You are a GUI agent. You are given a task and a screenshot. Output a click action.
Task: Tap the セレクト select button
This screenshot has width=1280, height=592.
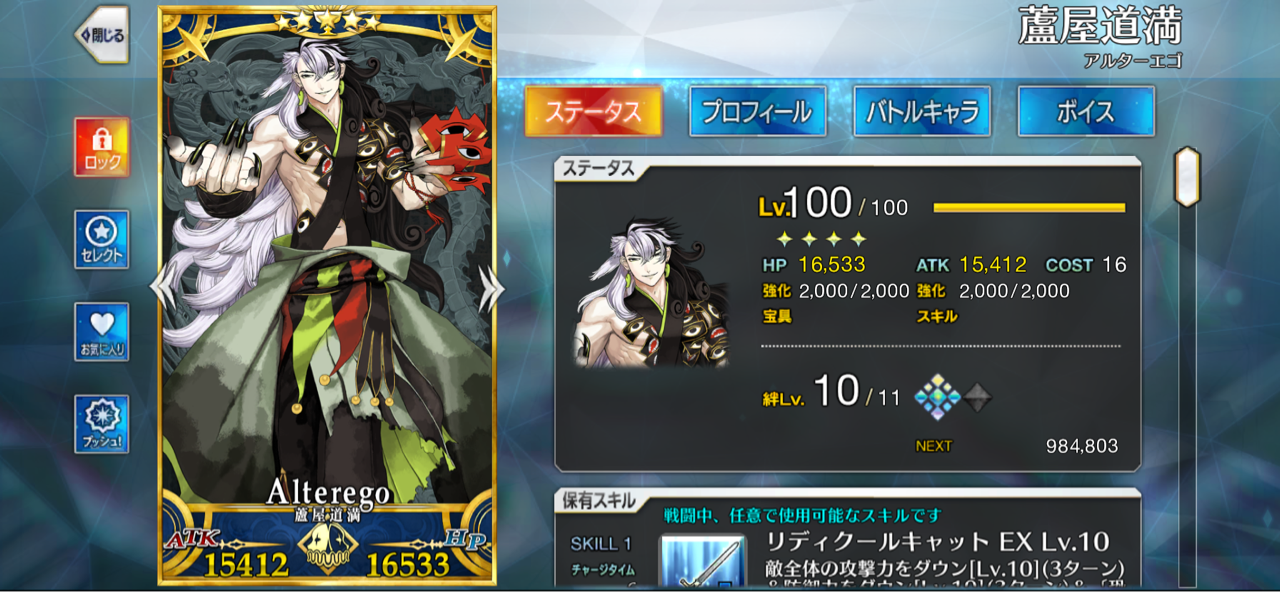(101, 240)
